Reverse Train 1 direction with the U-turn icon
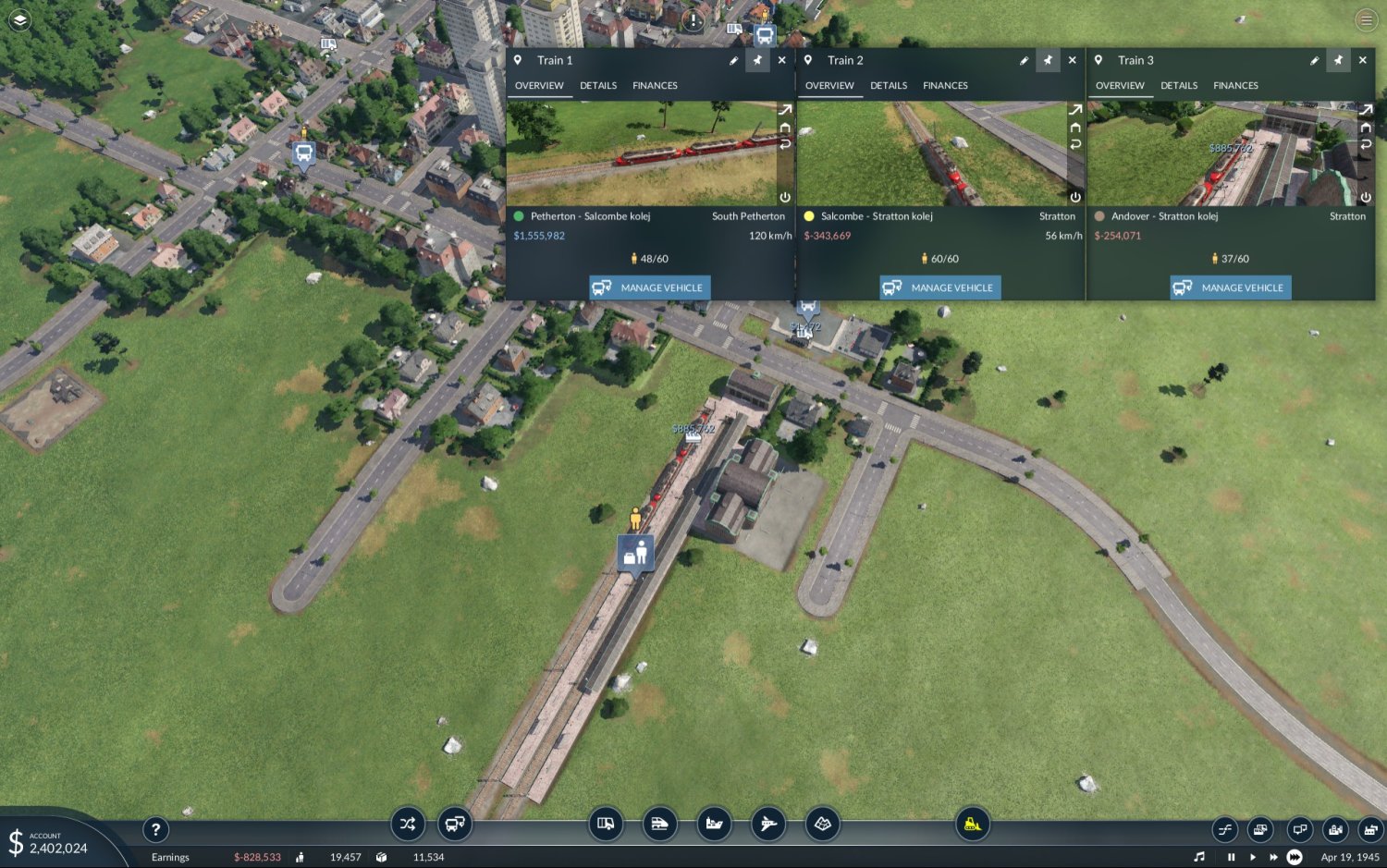This screenshot has height=868, width=1387. pos(784,144)
